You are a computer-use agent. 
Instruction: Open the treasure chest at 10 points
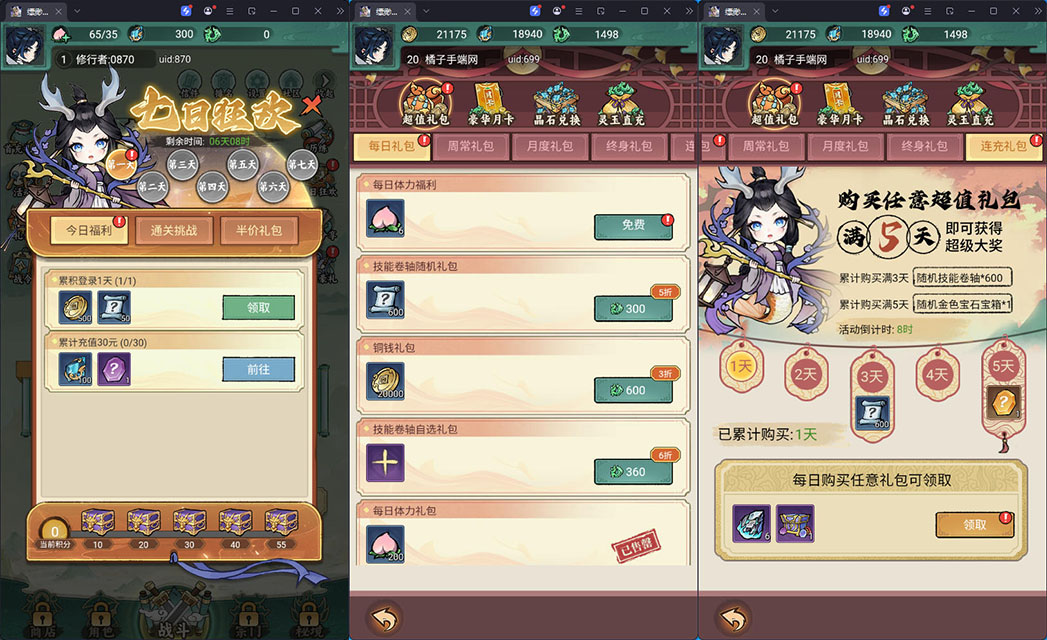point(97,522)
